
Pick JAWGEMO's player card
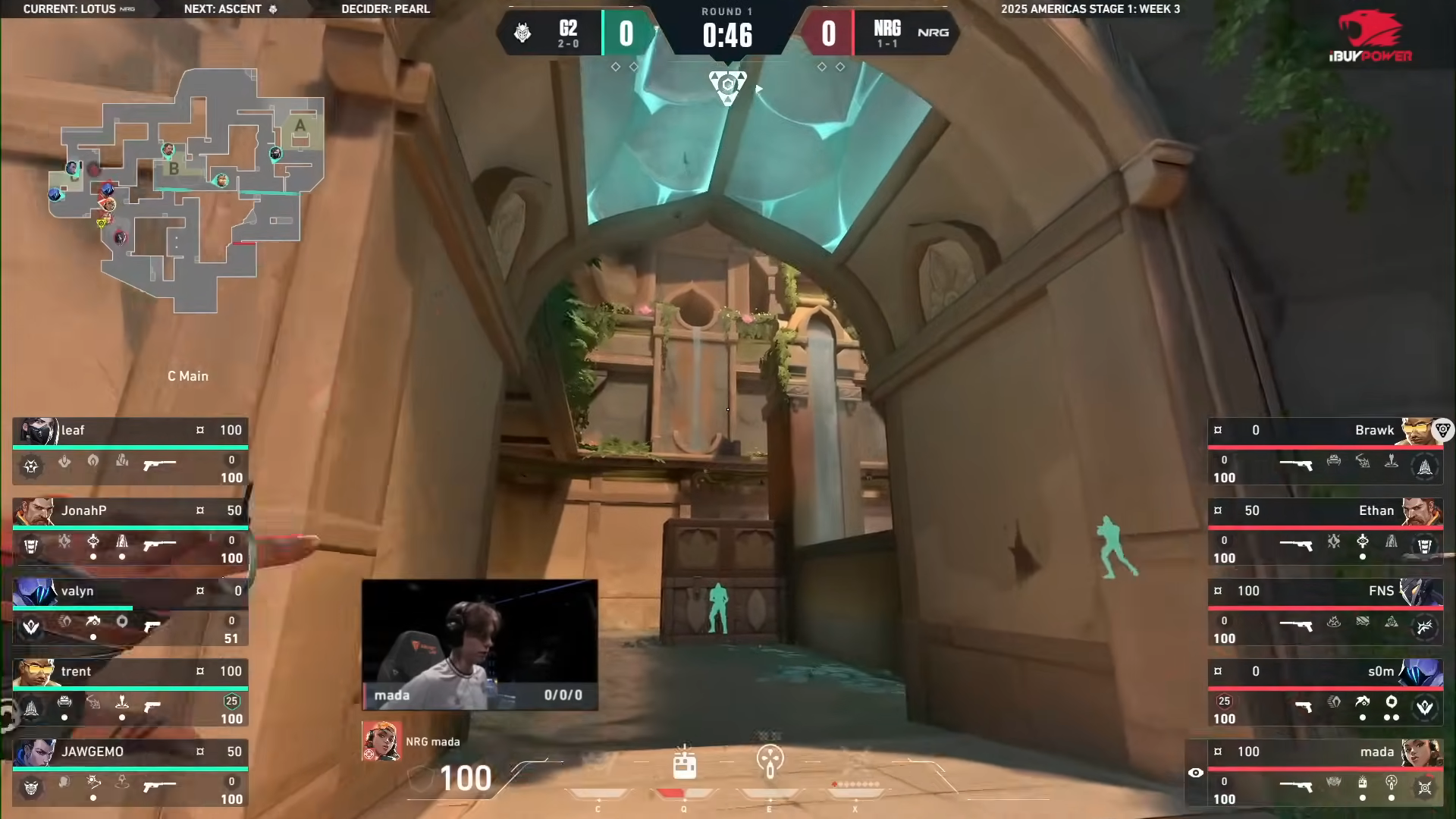130,773
